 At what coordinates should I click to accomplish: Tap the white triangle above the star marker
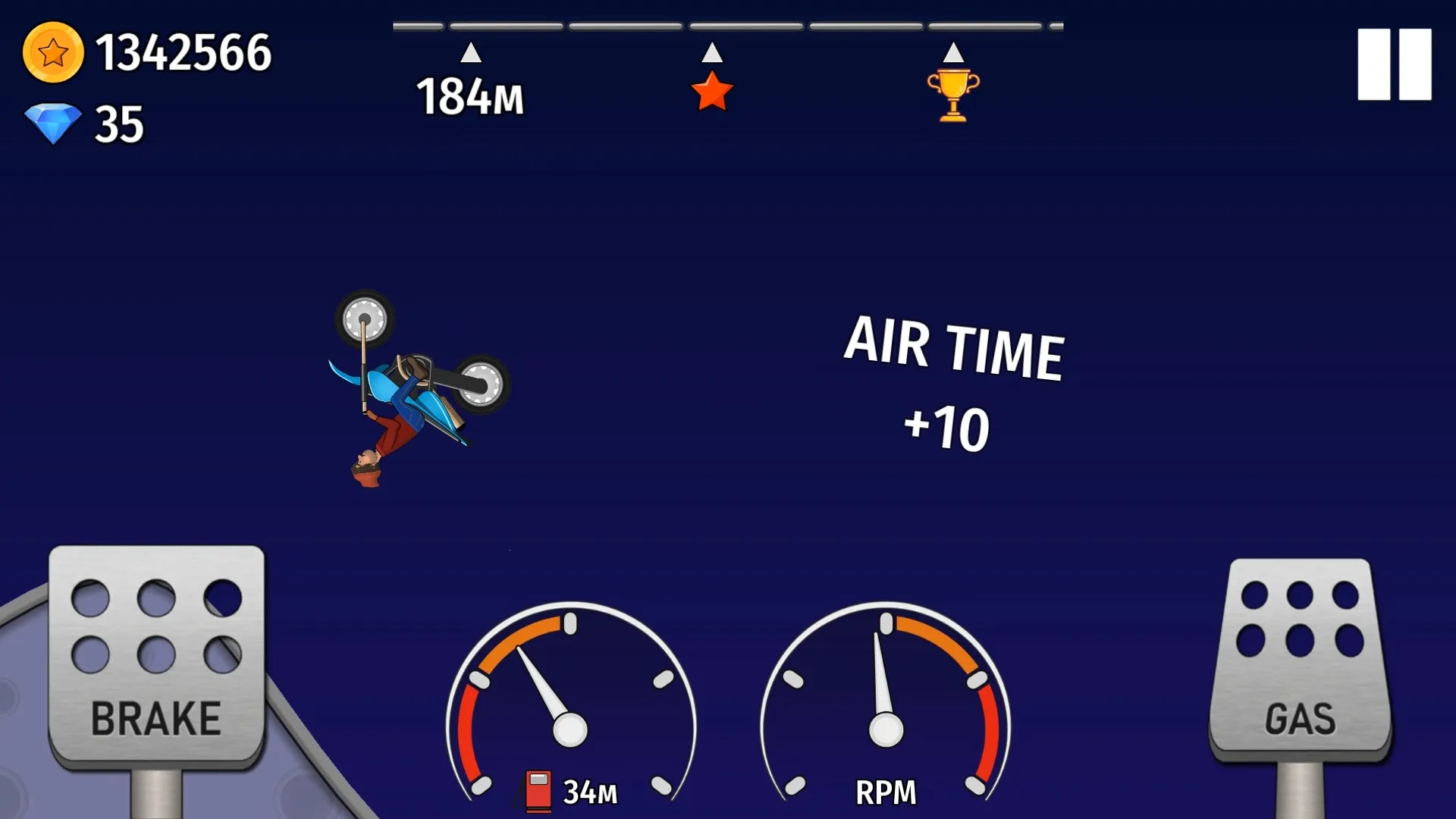click(x=711, y=53)
